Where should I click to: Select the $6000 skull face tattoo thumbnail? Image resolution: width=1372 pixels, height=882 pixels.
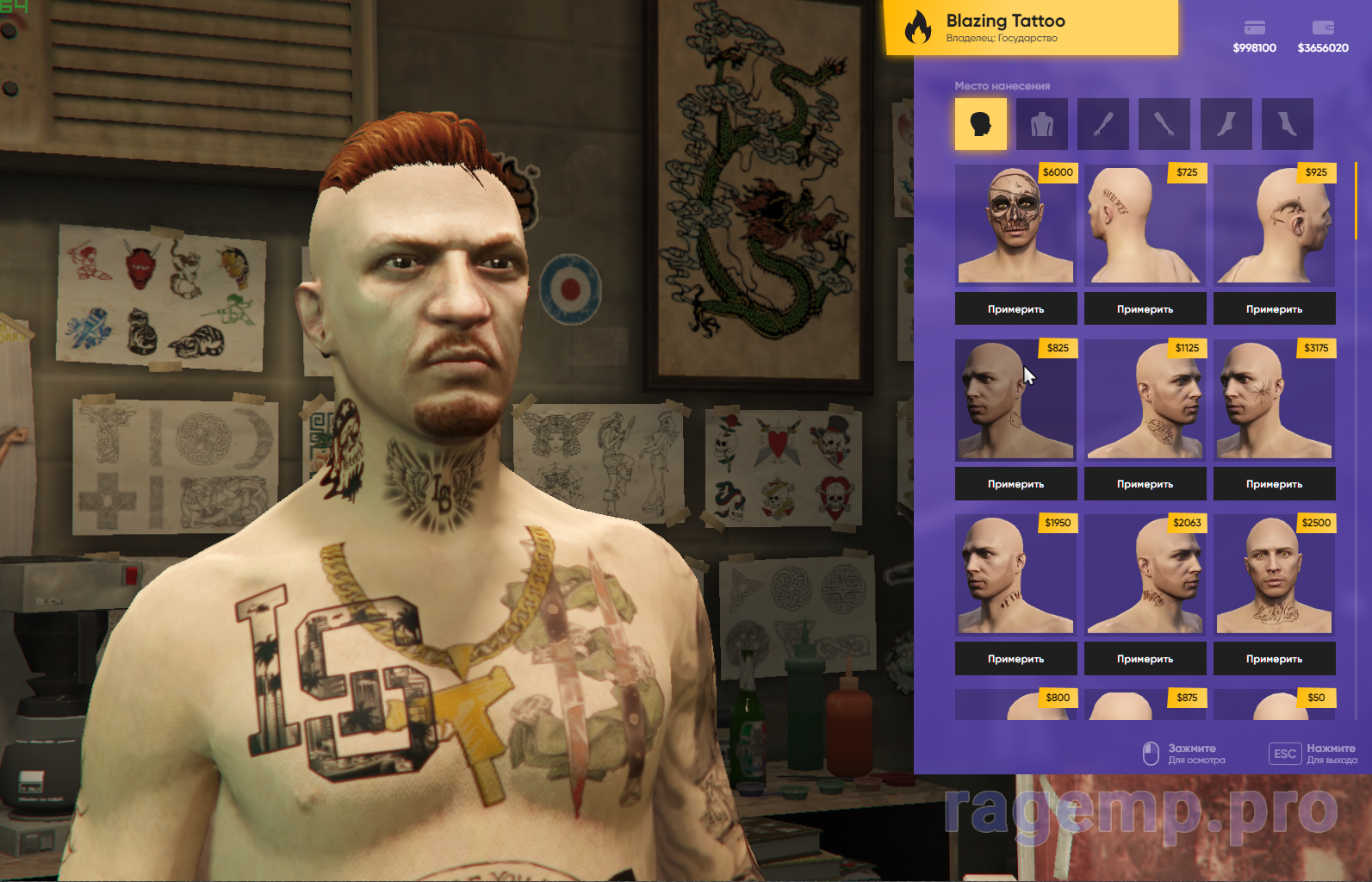(x=1015, y=226)
